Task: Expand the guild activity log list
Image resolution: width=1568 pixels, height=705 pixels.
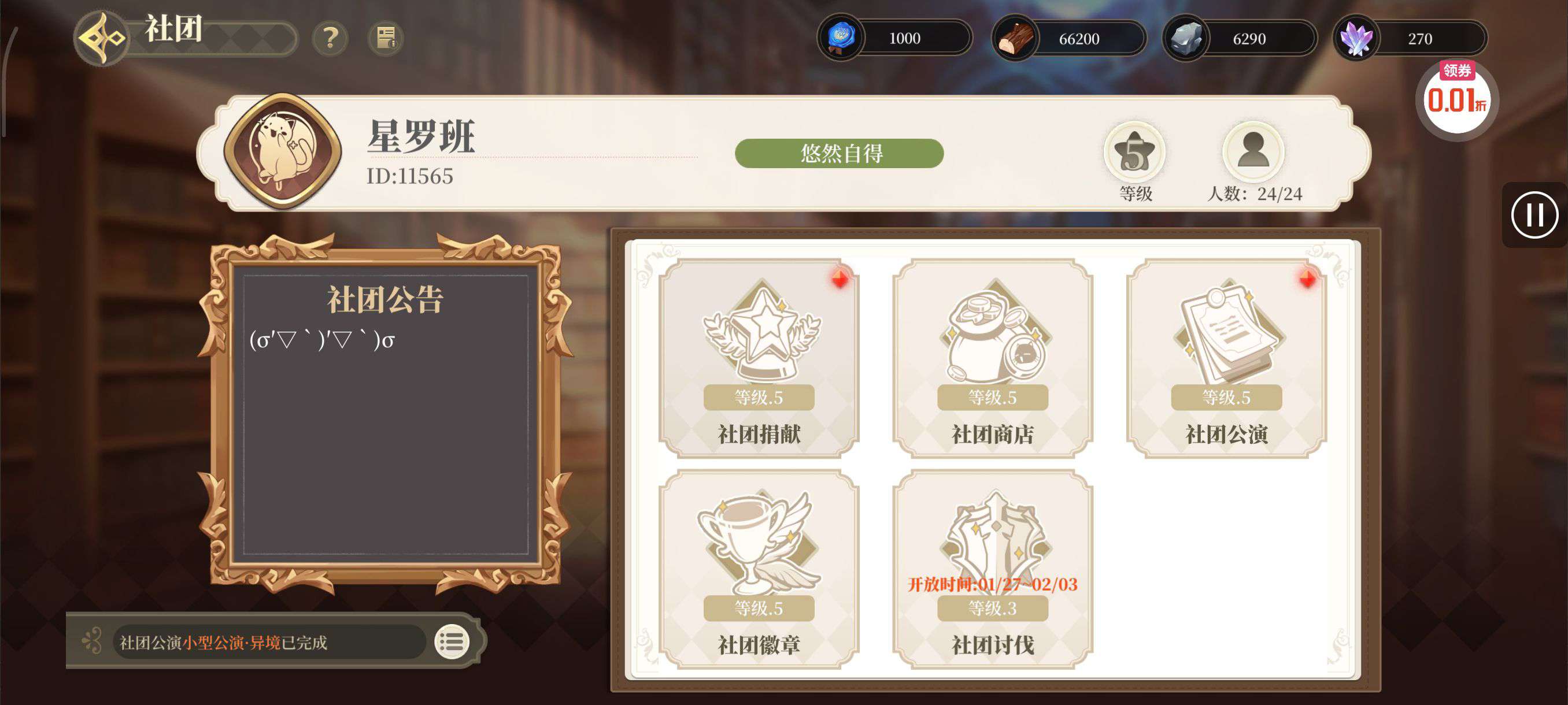Action: 452,641
